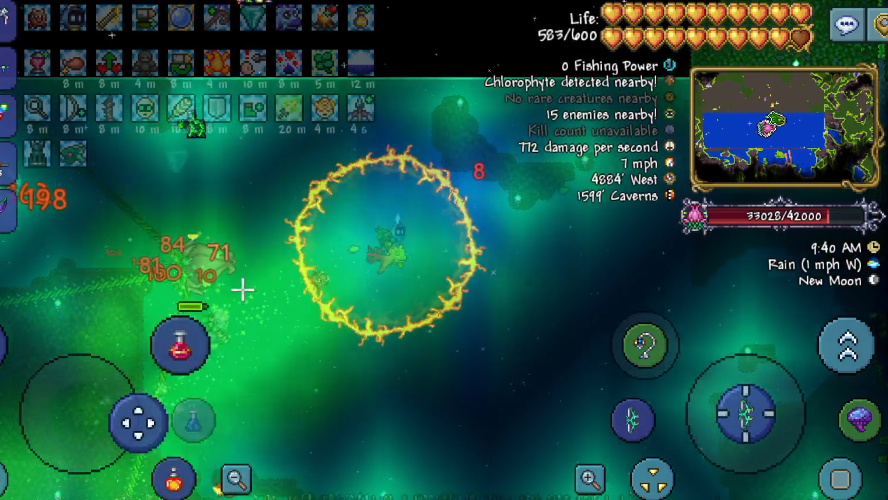Viewport: 888px width, 500px height.
Task: Select the Hunter magnifying glass buff
Action: pyautogui.click(x=37, y=108)
